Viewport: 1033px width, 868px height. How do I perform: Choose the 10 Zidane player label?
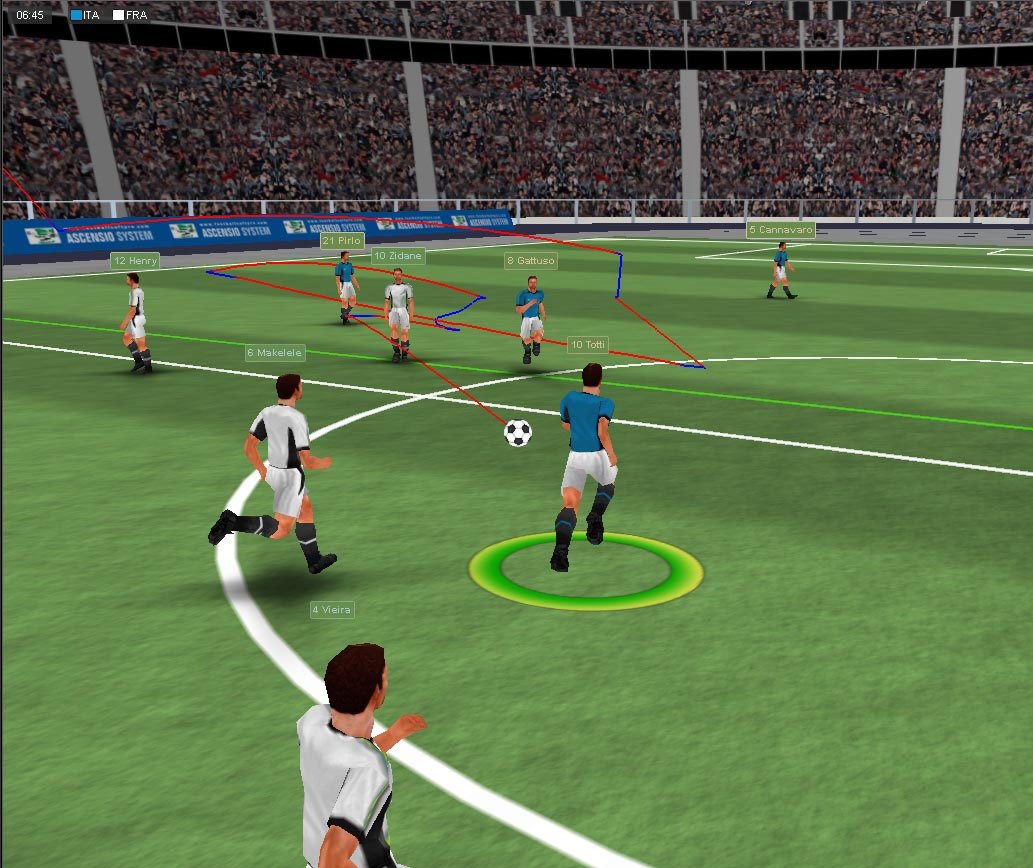(398, 256)
